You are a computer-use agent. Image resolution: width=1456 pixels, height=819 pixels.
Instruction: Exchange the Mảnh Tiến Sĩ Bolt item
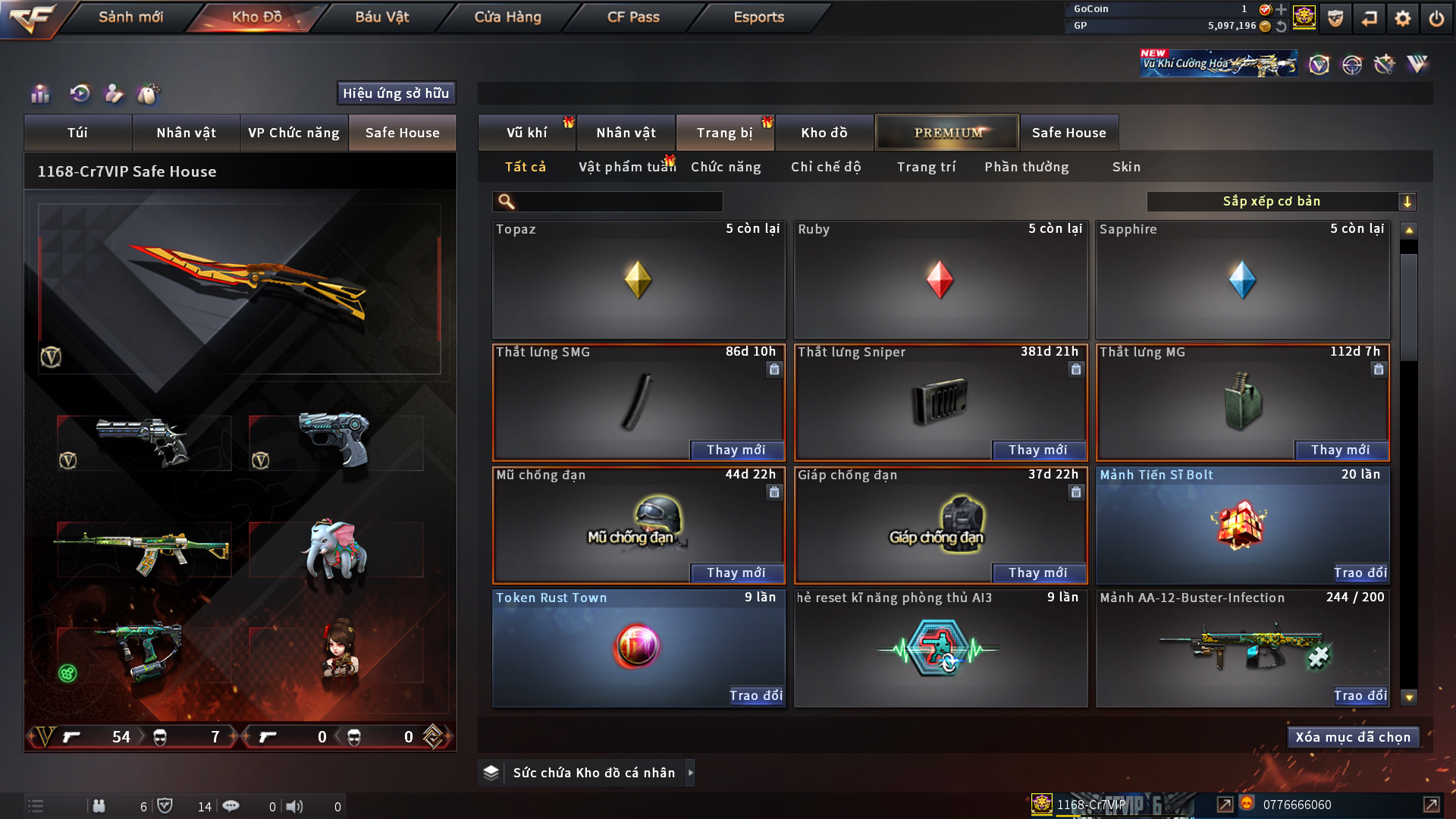tap(1360, 573)
